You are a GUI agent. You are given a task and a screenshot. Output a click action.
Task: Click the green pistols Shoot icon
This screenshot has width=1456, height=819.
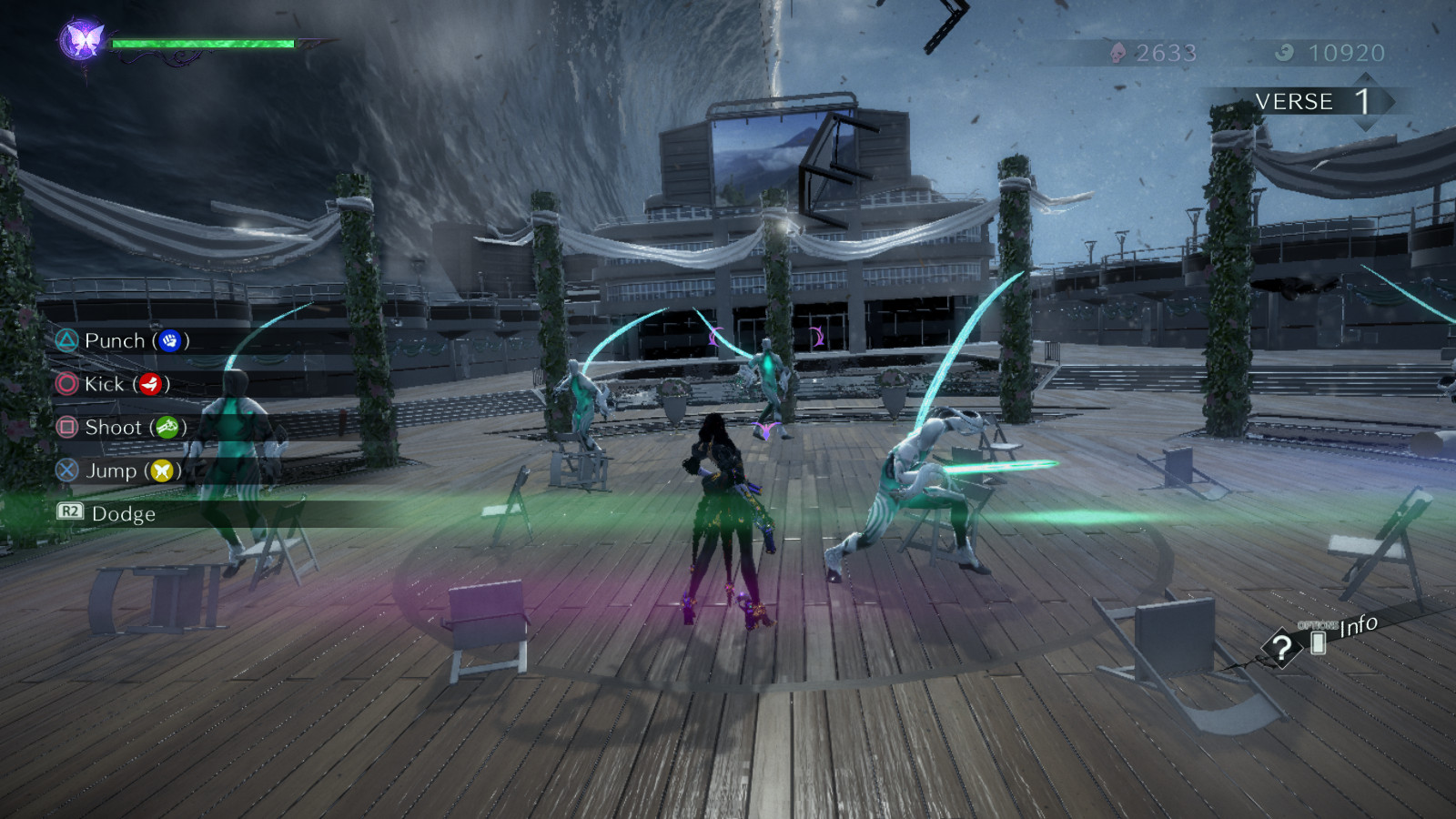click(168, 428)
